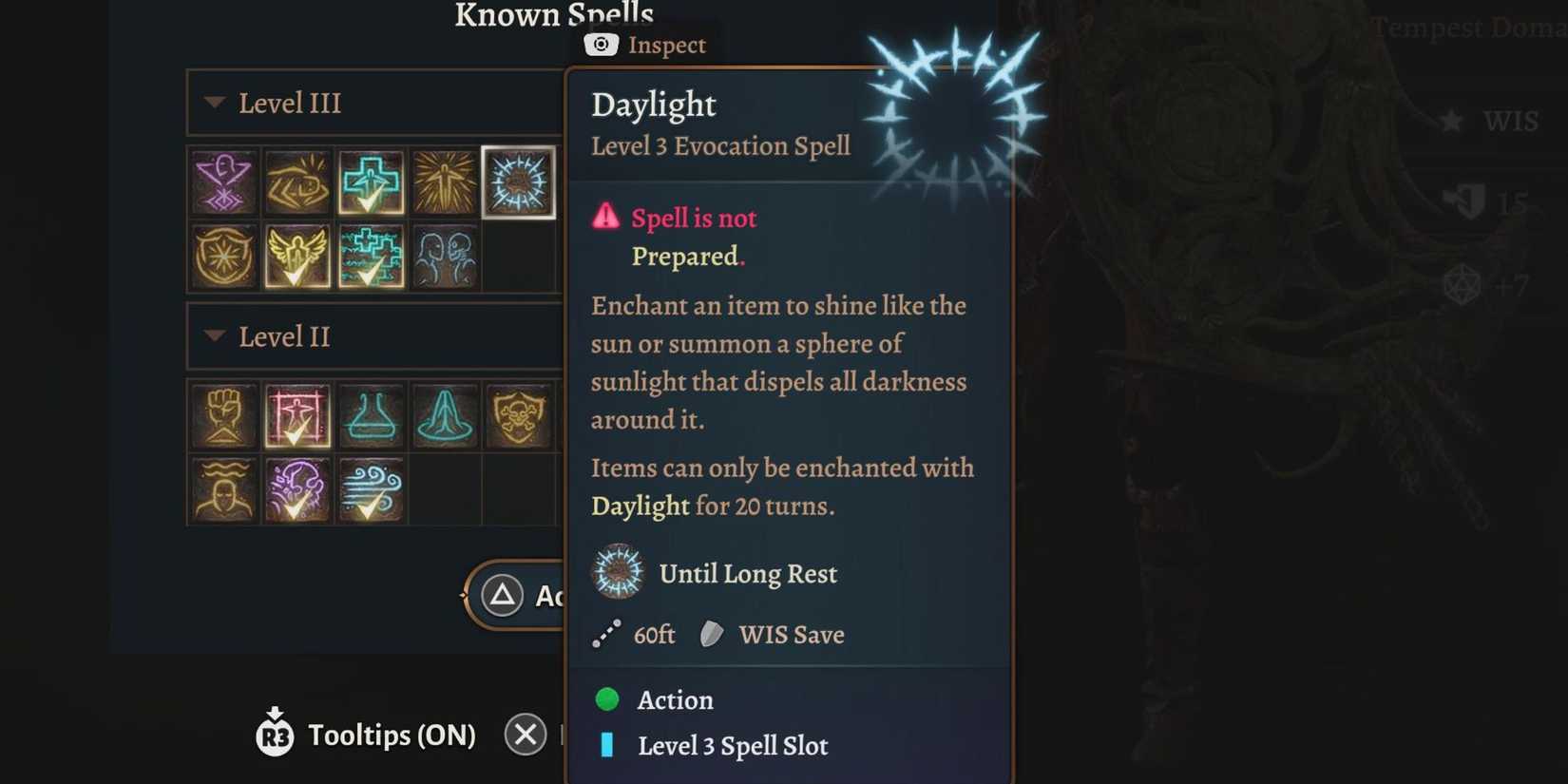1568x784 pixels.
Task: Select Mass Healing Word in Level III
Action: (x=372, y=257)
